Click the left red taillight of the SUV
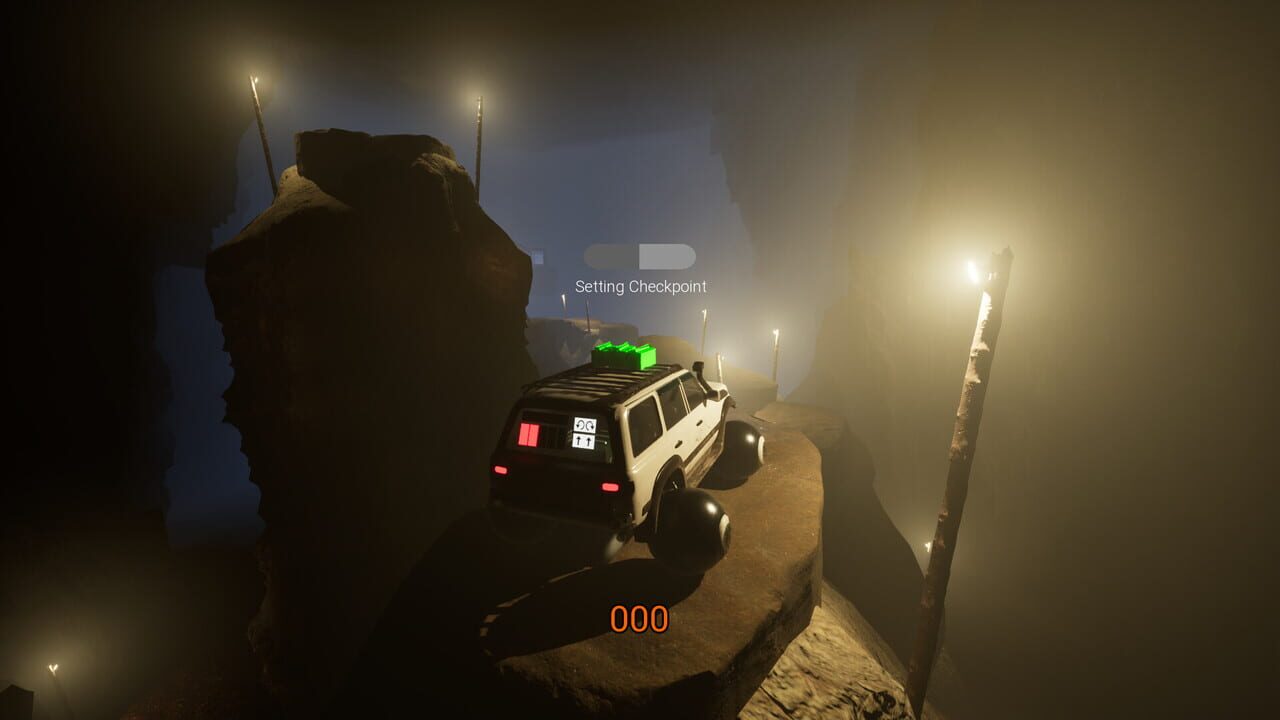The width and height of the screenshot is (1280, 720). click(x=501, y=468)
